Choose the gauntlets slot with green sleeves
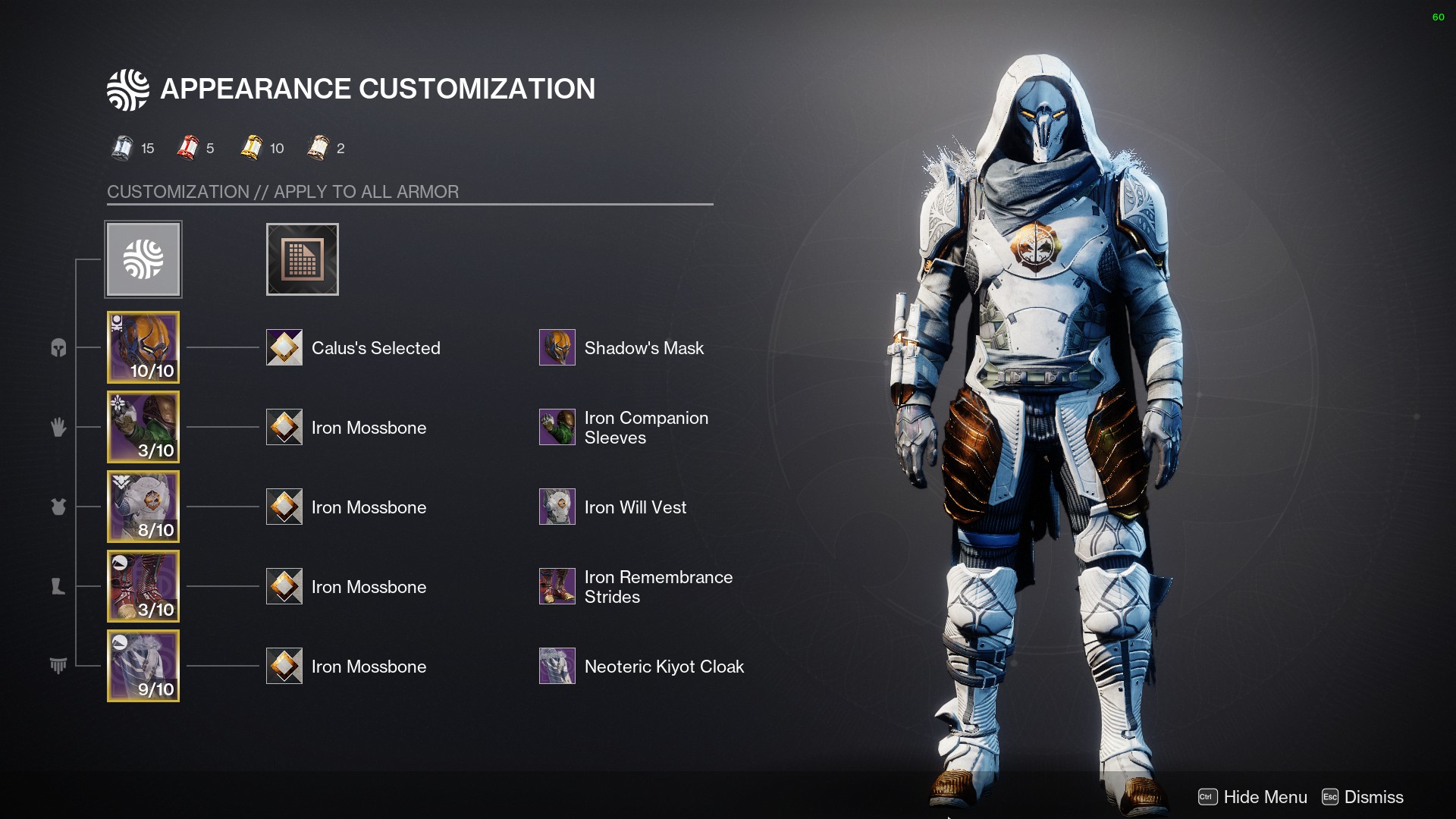 [x=143, y=427]
